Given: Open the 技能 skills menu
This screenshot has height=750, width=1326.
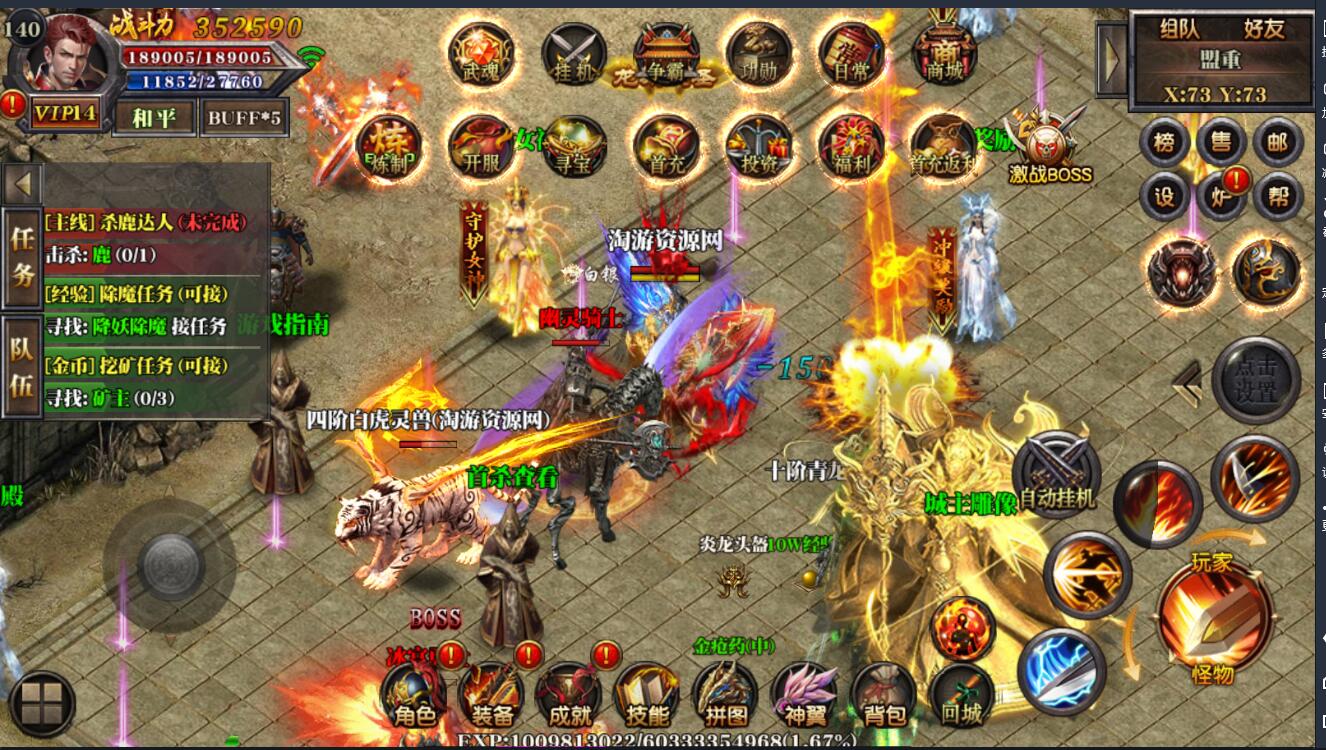Looking at the screenshot, I should coord(646,697).
